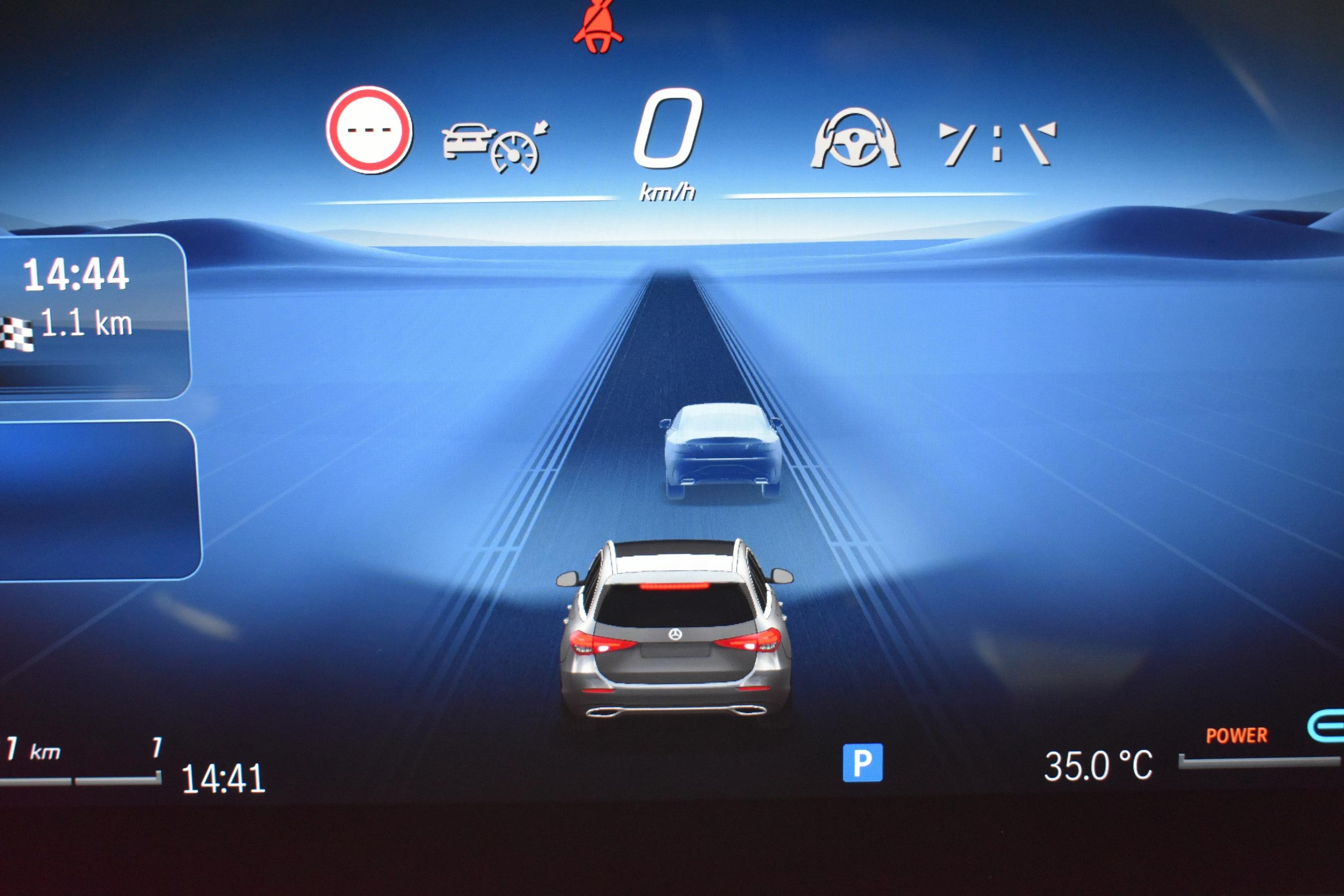Image resolution: width=1344 pixels, height=896 pixels.
Task: Toggle the distance assist car-and-speedometer icon
Action: coord(495,146)
